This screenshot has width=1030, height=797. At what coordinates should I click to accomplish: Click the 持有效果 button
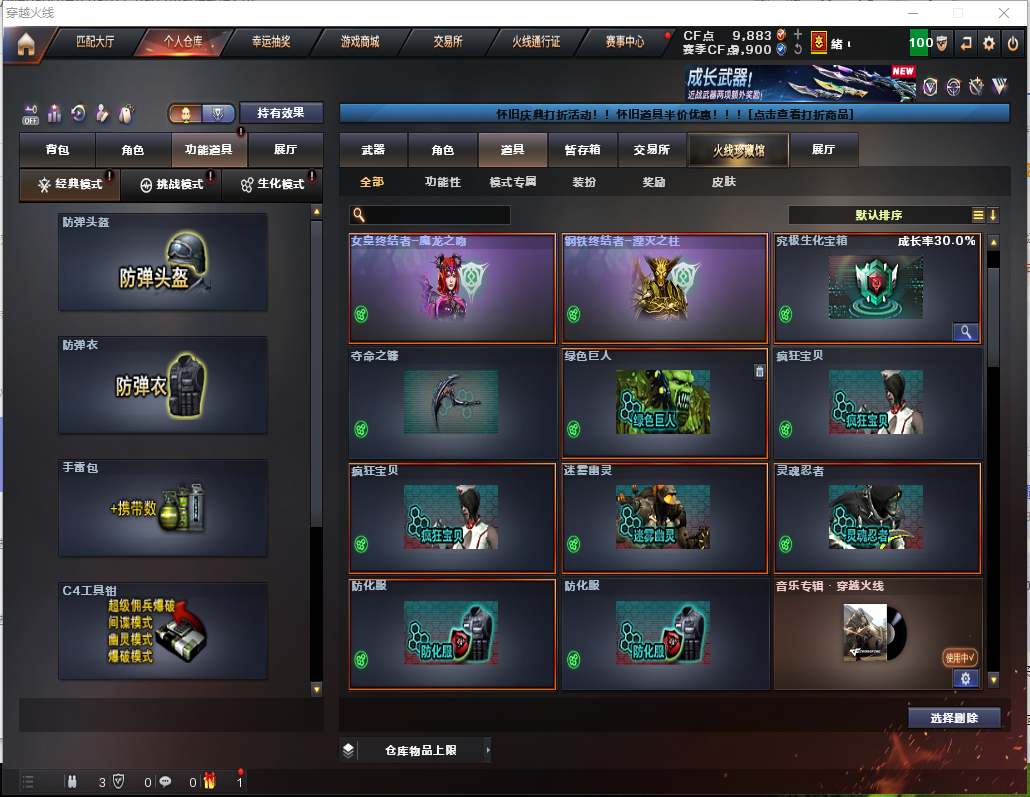click(x=282, y=113)
